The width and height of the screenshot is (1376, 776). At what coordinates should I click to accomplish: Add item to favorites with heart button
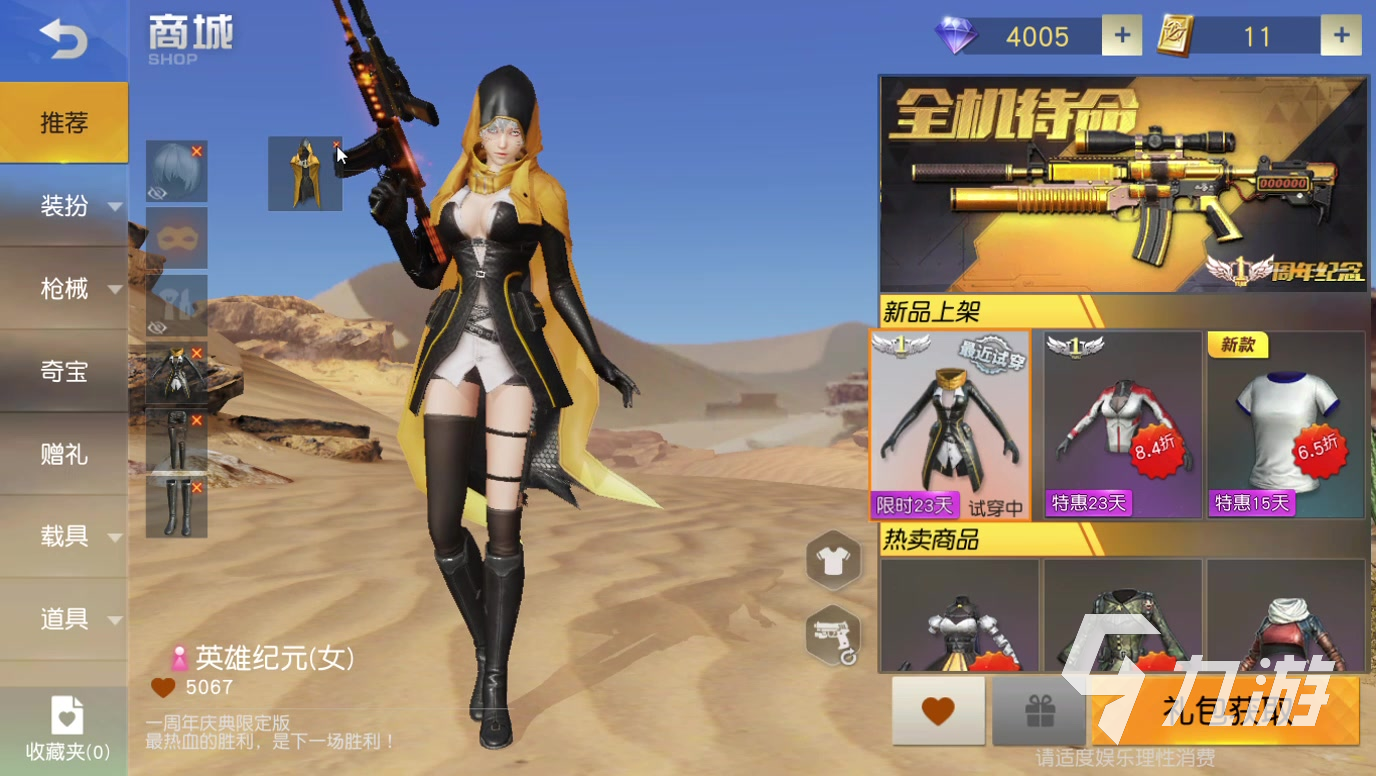(x=938, y=711)
